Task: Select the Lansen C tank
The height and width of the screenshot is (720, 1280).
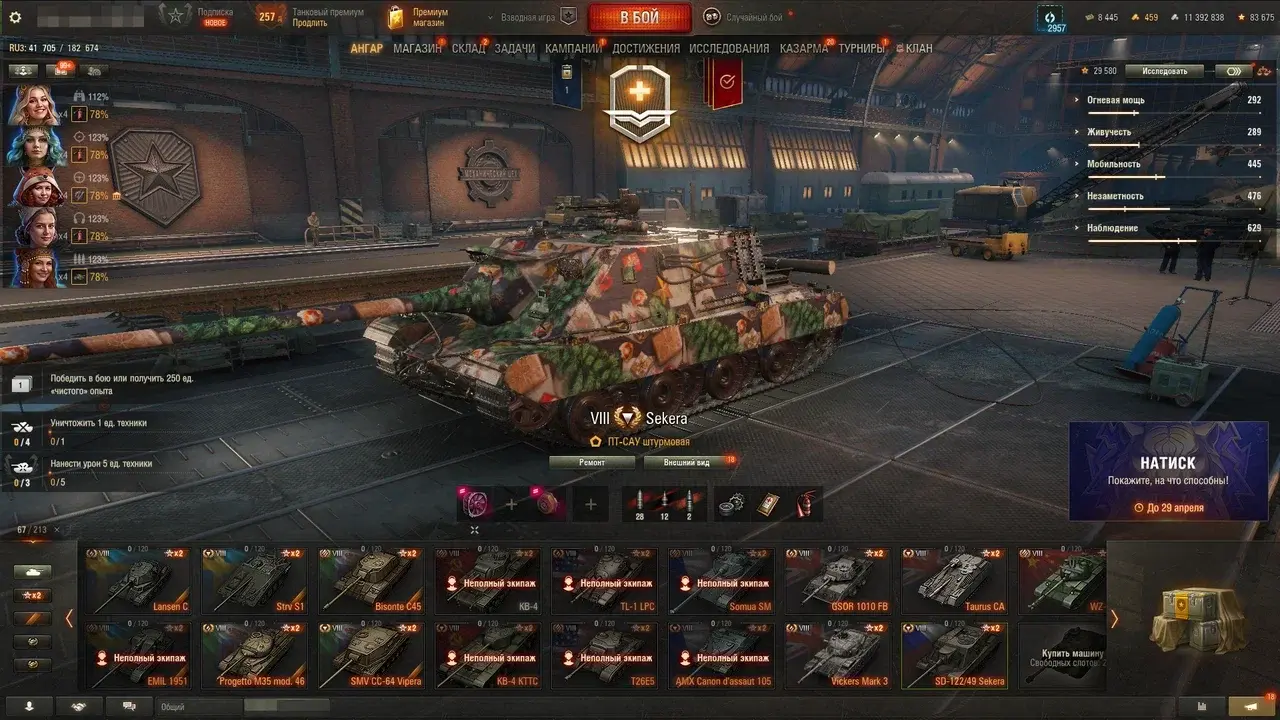Action: (x=137, y=580)
